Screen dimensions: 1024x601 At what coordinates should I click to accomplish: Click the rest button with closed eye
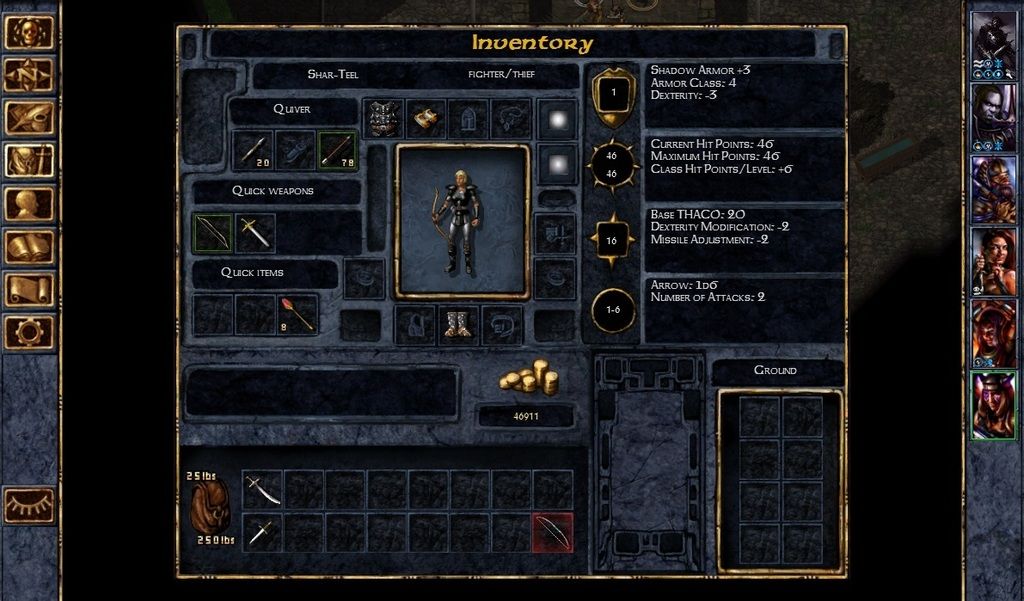click(30, 505)
